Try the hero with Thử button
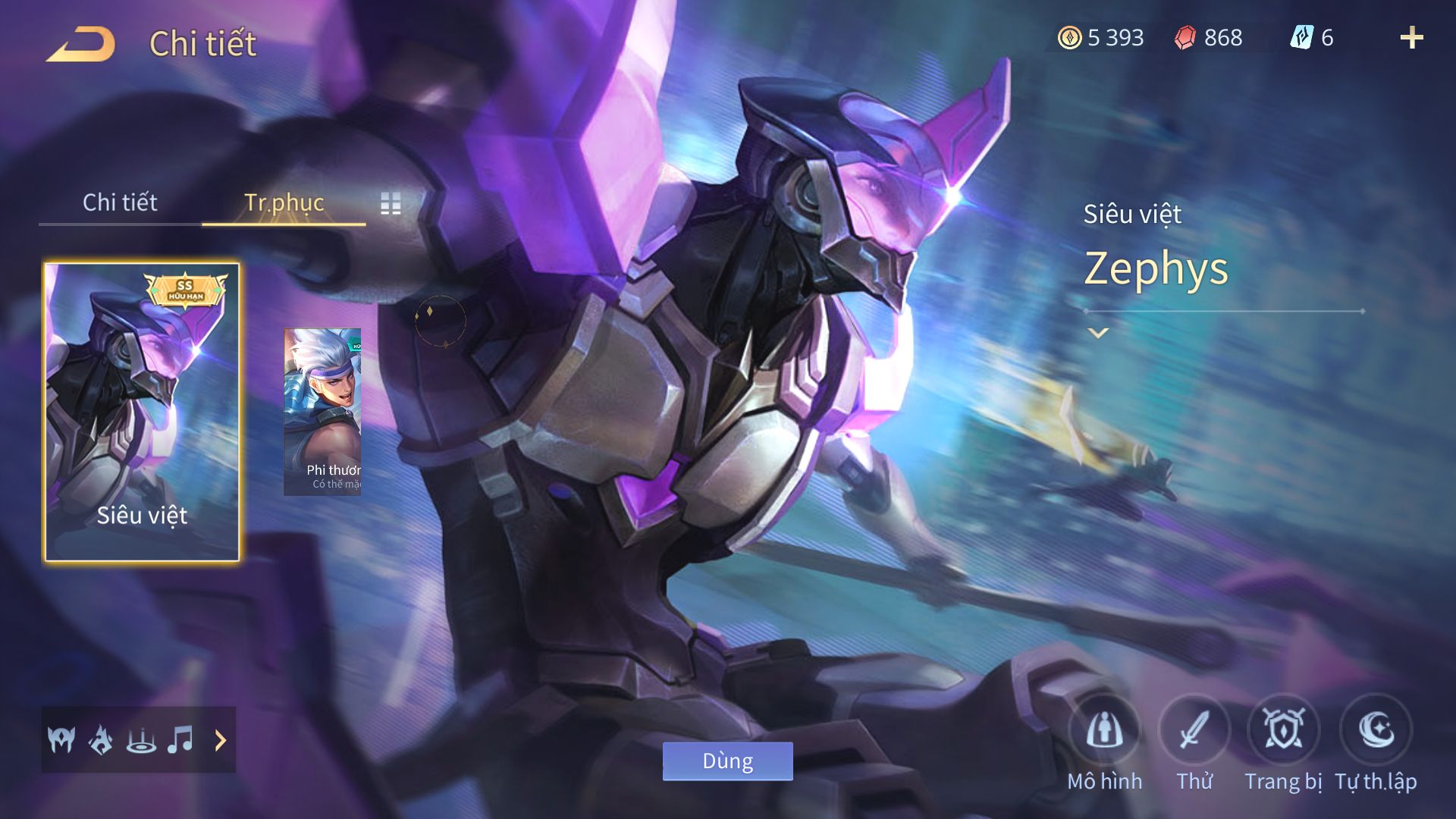 click(1194, 731)
